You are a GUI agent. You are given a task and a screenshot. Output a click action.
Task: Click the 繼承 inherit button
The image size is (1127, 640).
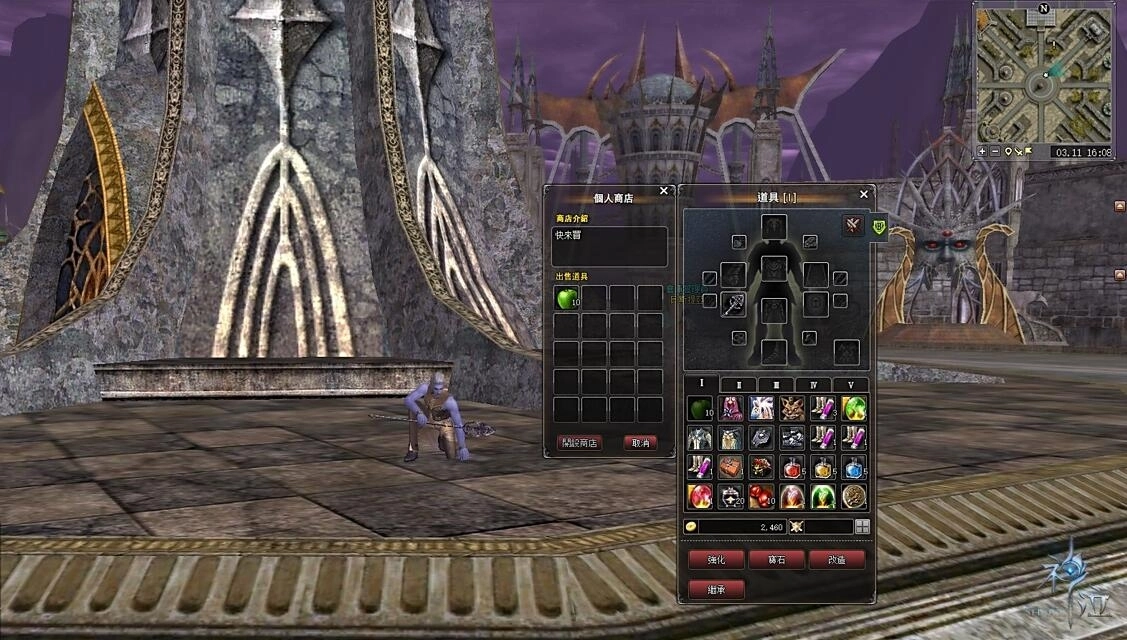(716, 589)
